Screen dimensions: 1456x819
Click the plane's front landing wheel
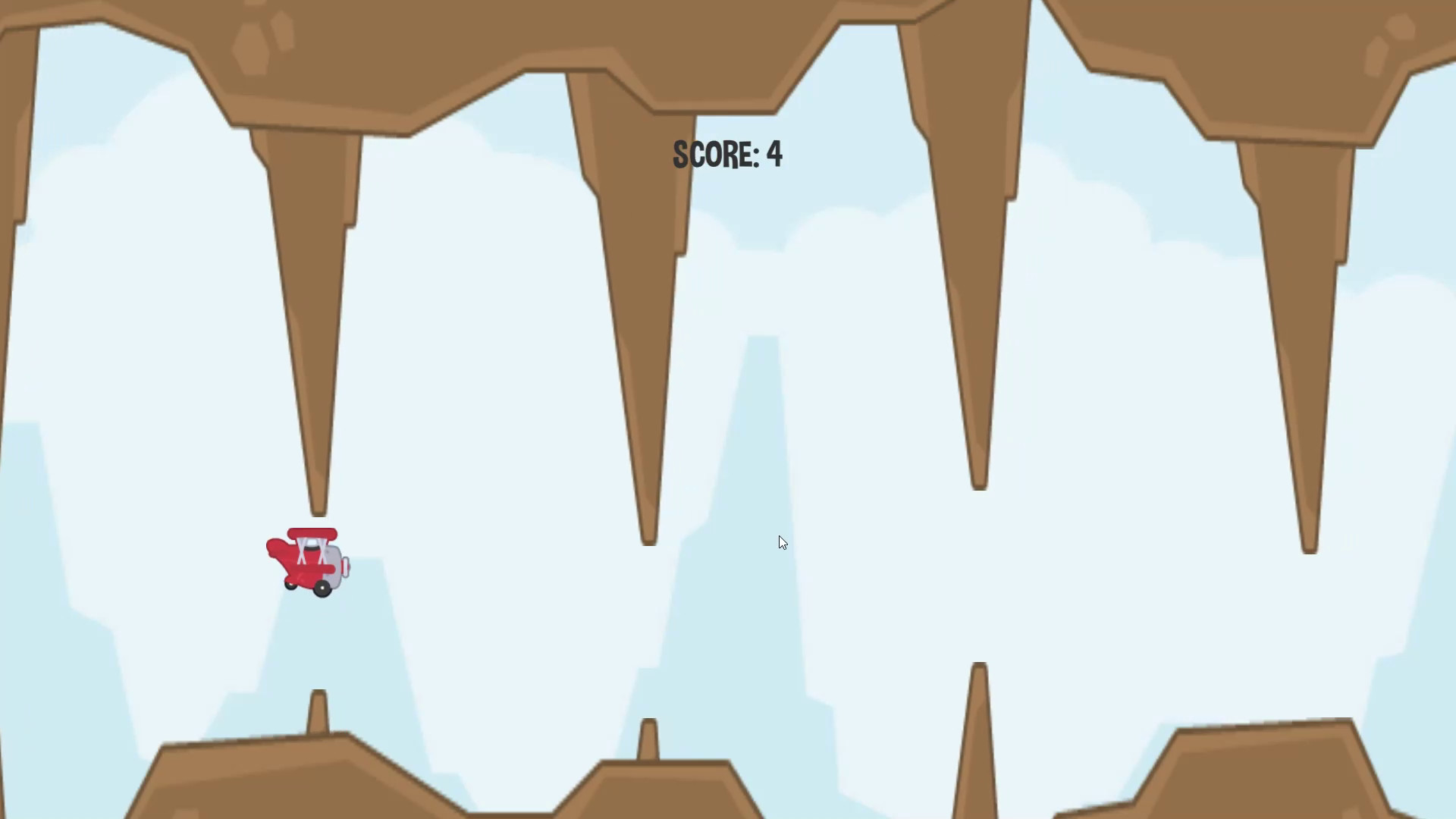click(x=322, y=588)
